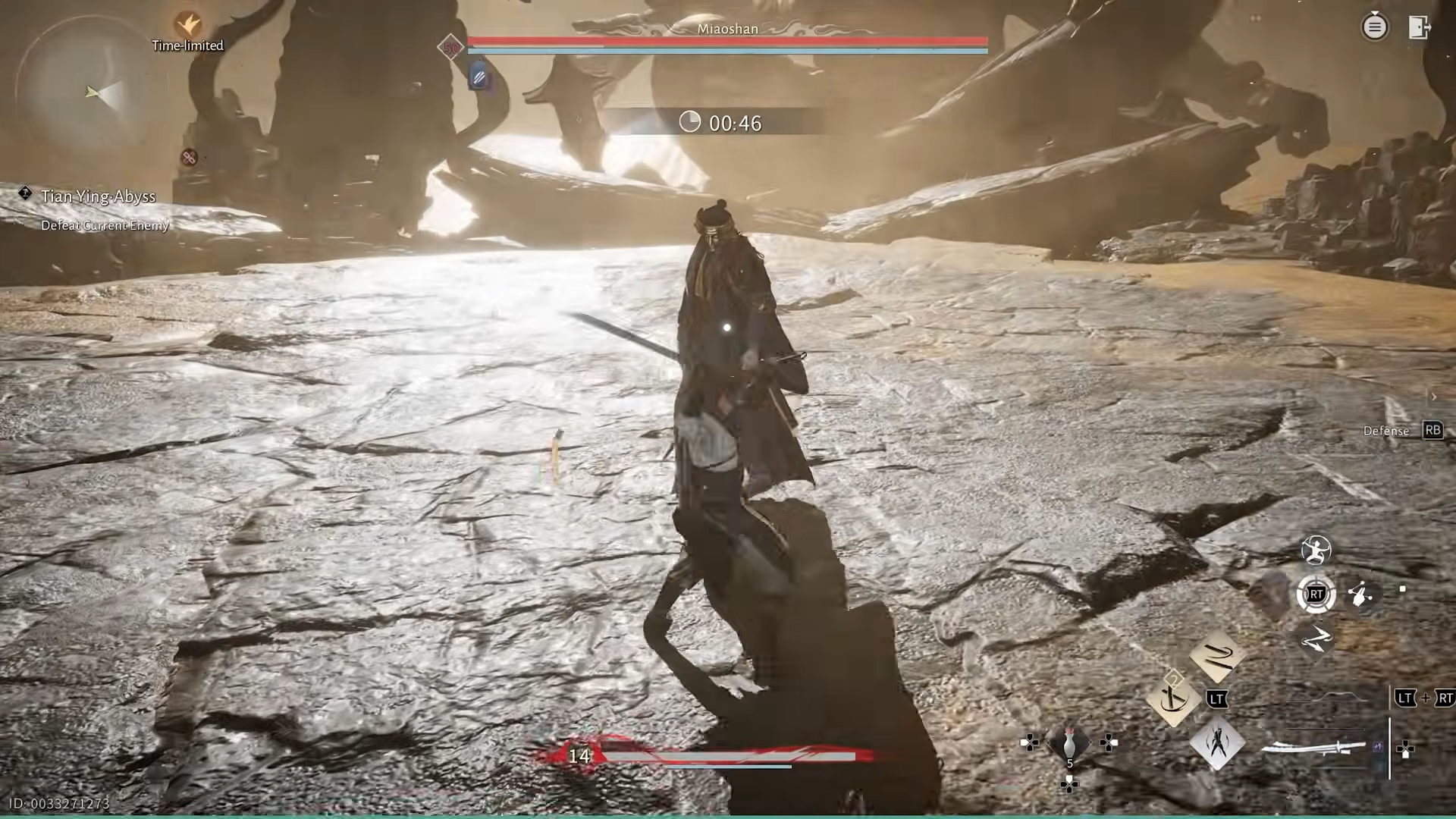1456x819 pixels.
Task: Click the exit door icon at top right
Action: tap(1420, 27)
